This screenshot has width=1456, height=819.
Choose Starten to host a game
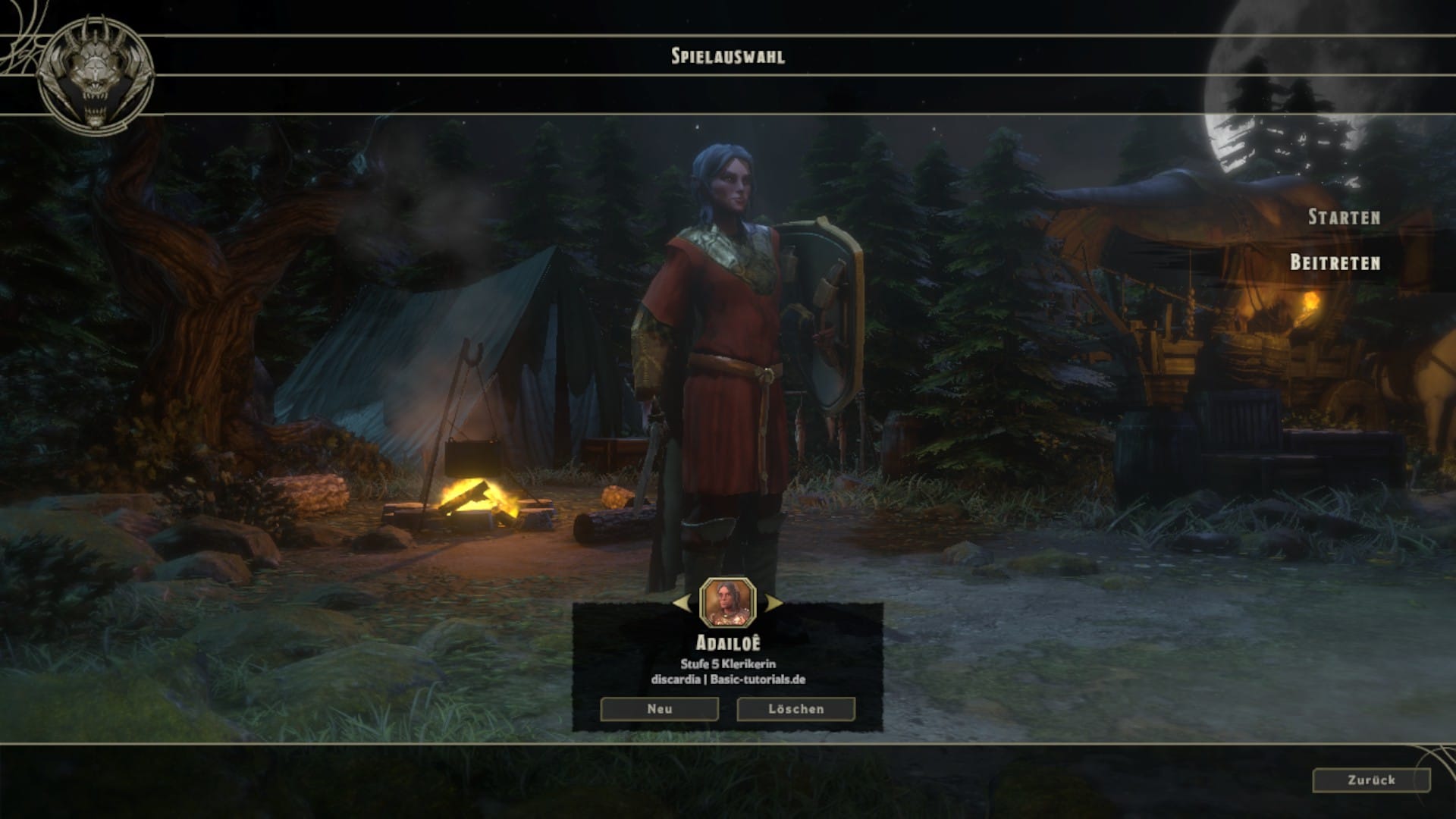(1344, 217)
